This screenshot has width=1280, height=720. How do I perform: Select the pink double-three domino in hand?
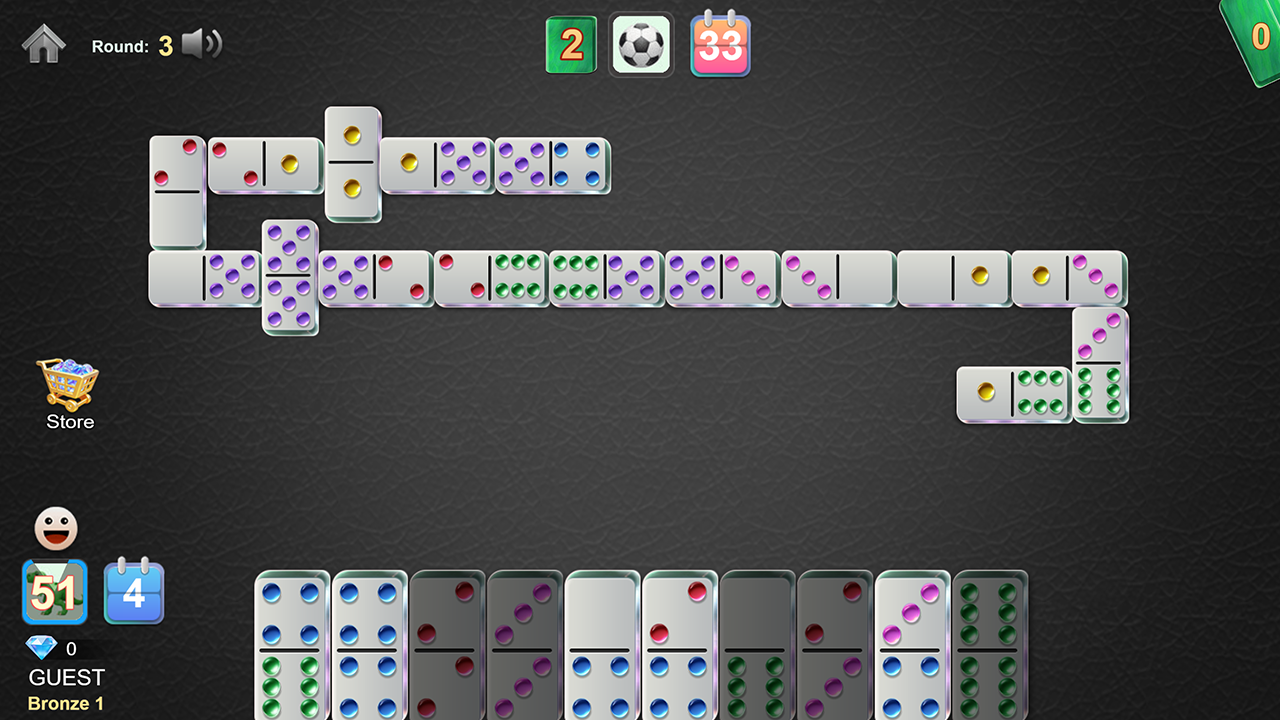(x=526, y=645)
